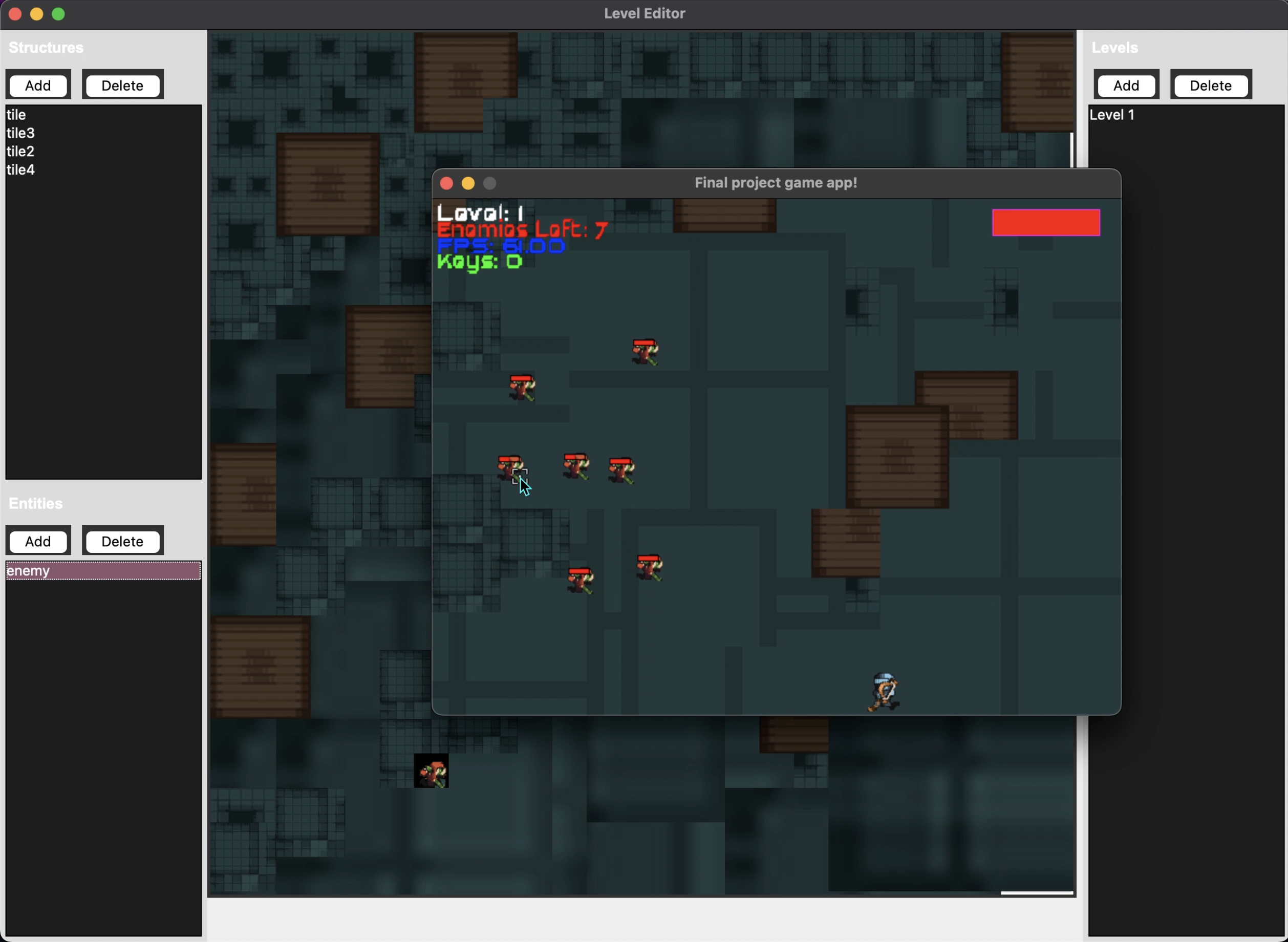Click the orc sprite on the editor canvas

click(432, 770)
